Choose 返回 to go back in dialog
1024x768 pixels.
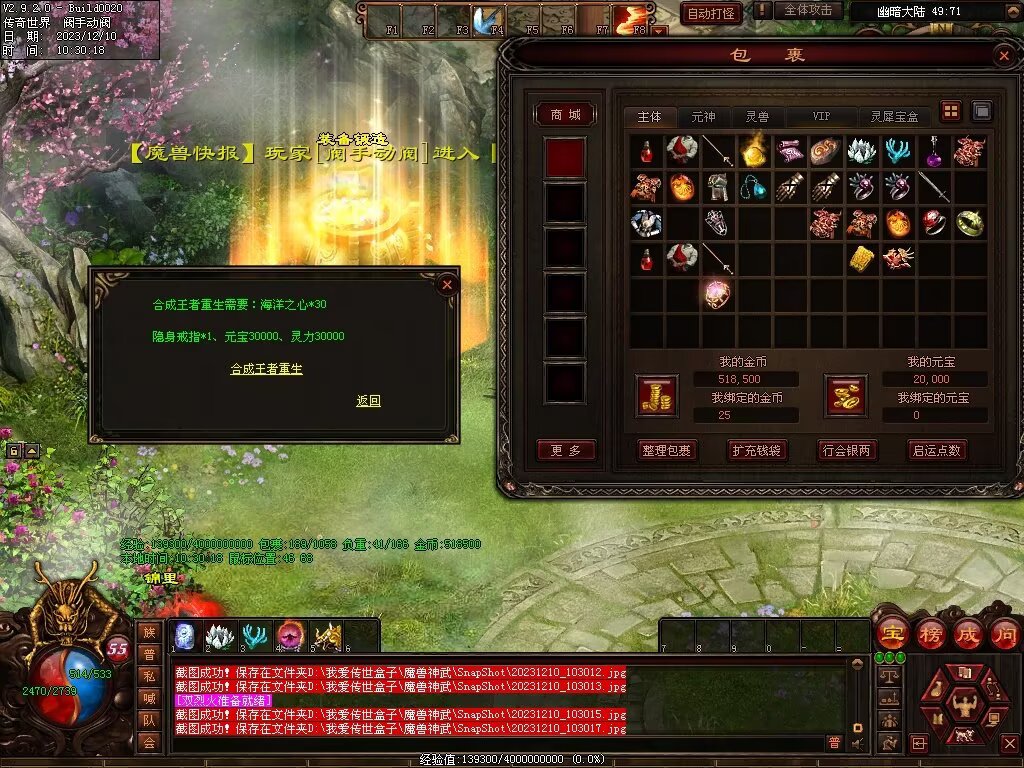coord(368,401)
